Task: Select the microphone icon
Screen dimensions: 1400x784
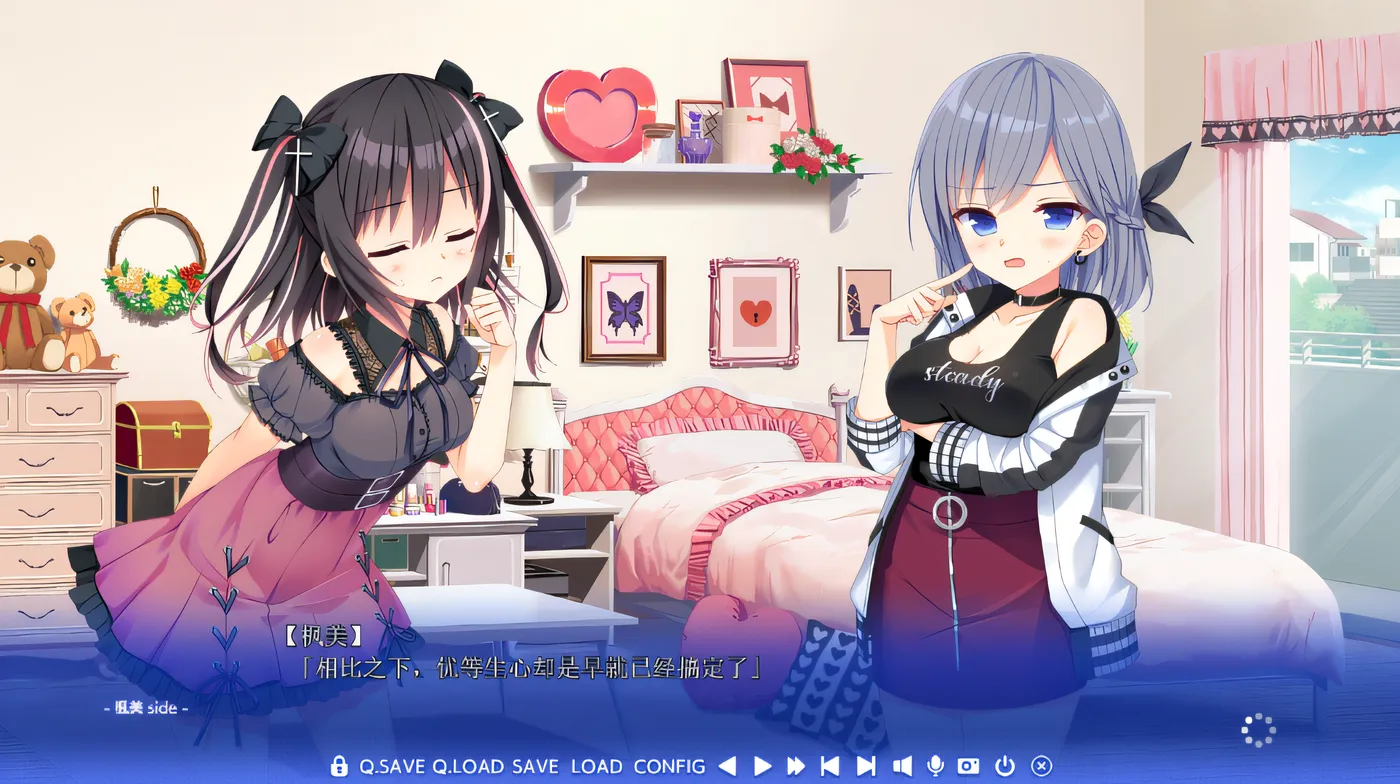Action: click(x=935, y=765)
